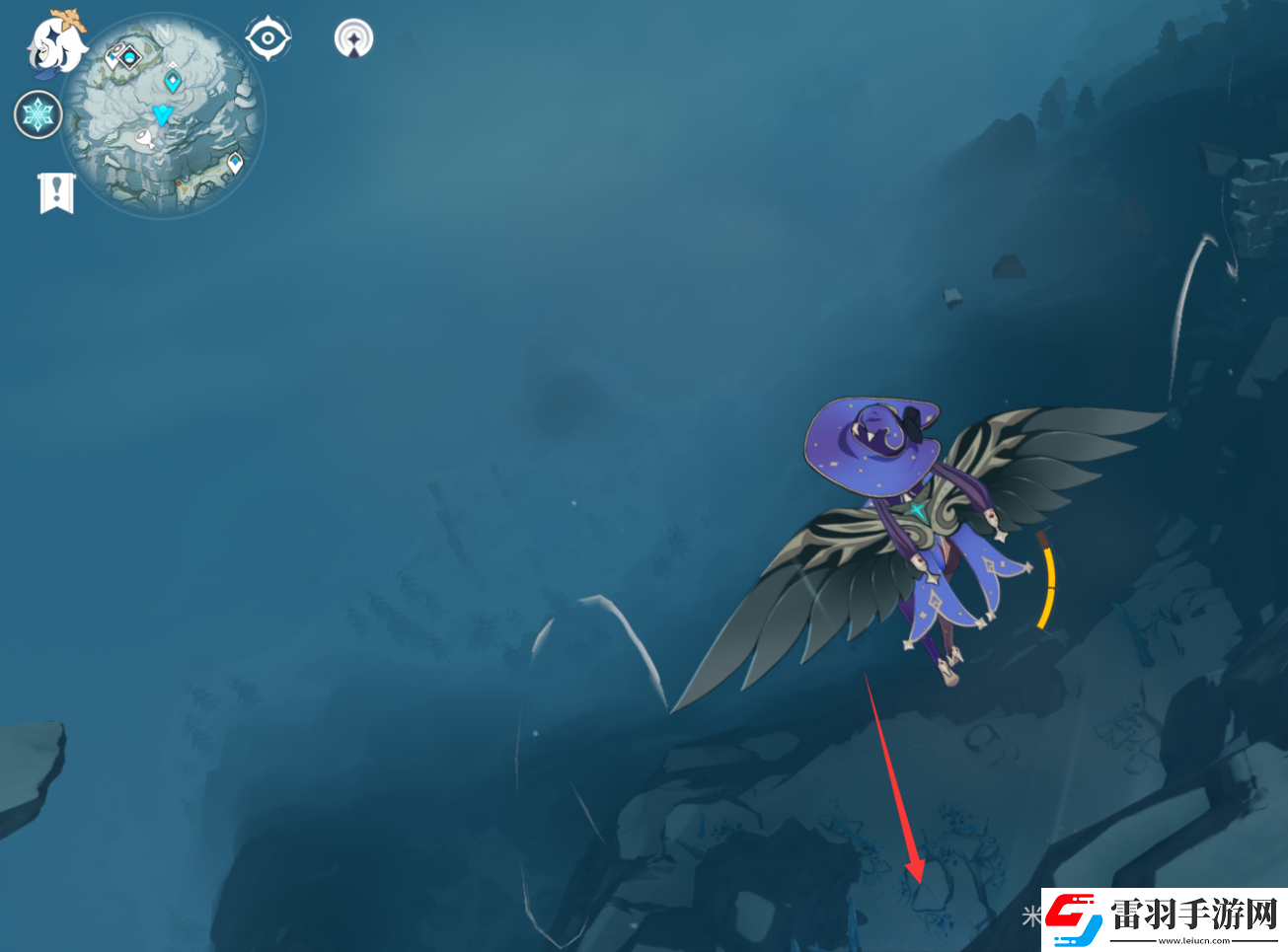
Task: Activate the eye-shaped Elemental Sight icon
Action: (x=267, y=39)
